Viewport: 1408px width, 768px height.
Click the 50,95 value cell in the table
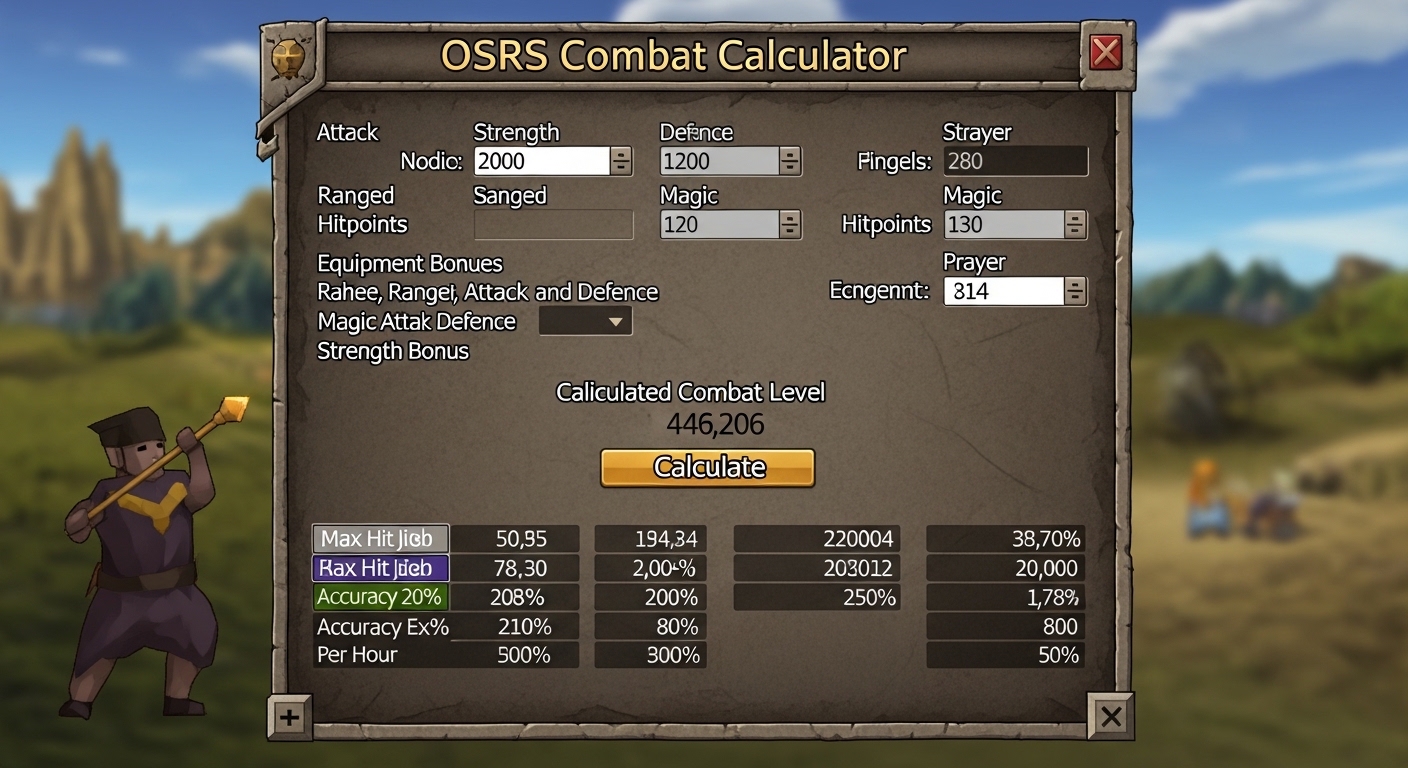514,538
